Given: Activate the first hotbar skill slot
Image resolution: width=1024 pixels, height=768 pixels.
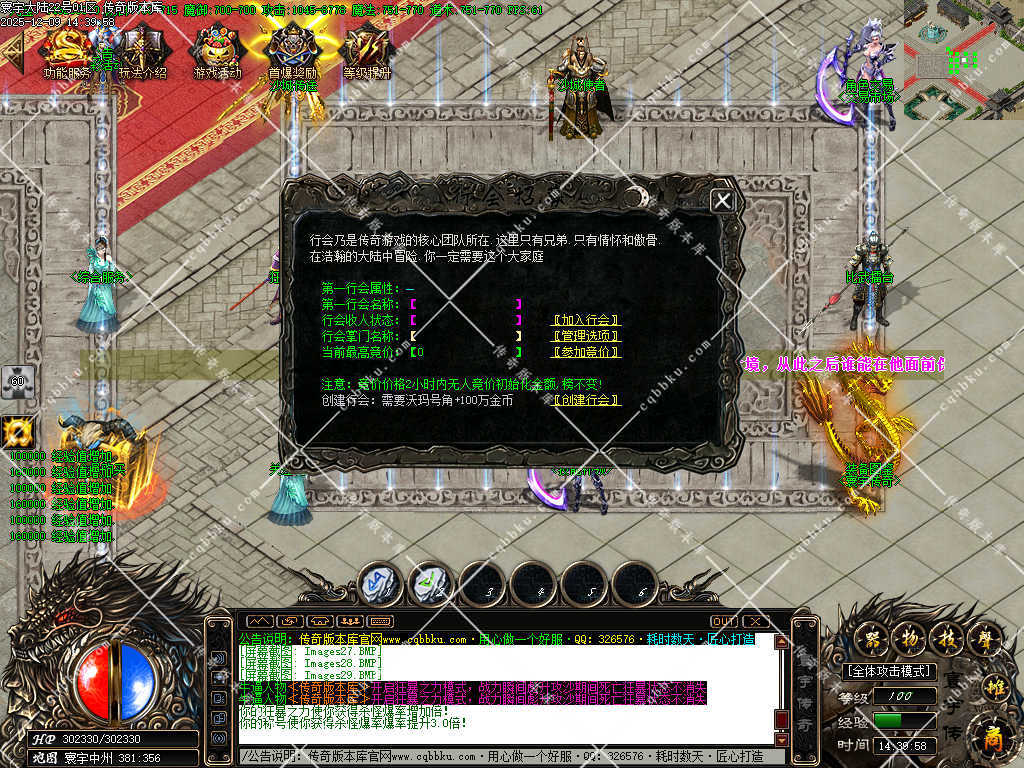Looking at the screenshot, I should (x=380, y=584).
